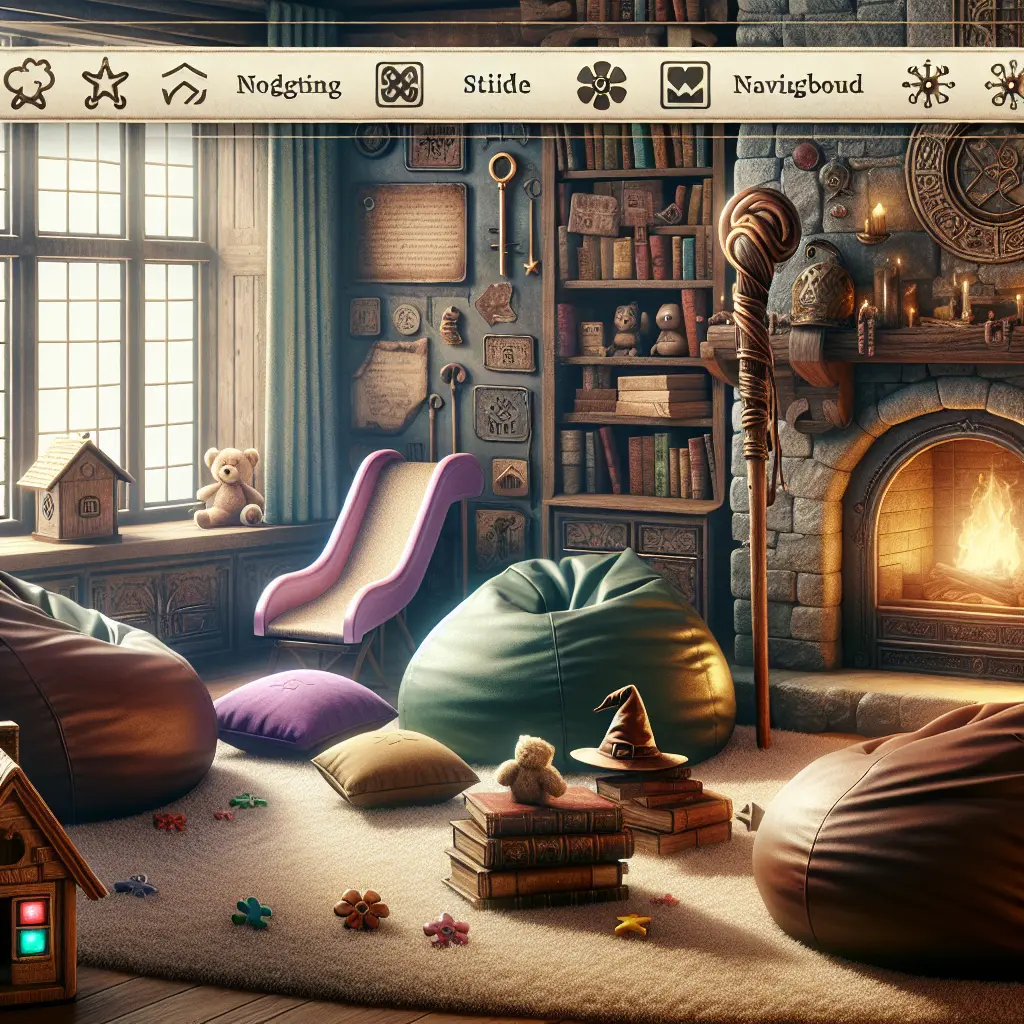Switch to the Navigboud menu entry

pyautogui.click(x=797, y=84)
